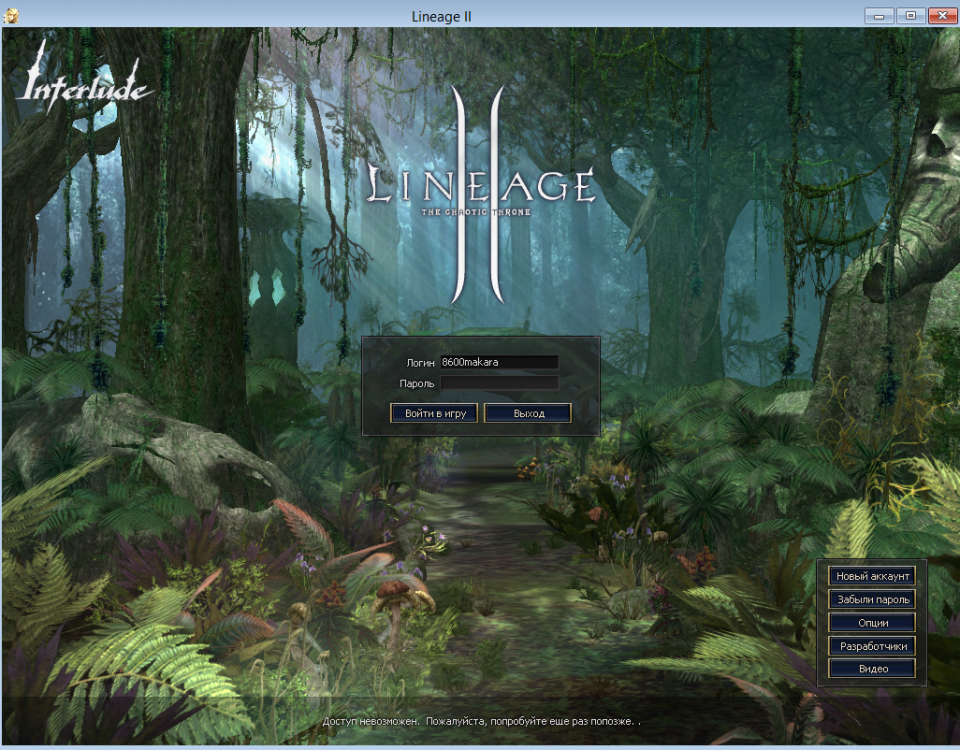Viewport: 960px width, 750px height.
Task: Play the intro via the Видео button
Action: [x=872, y=669]
